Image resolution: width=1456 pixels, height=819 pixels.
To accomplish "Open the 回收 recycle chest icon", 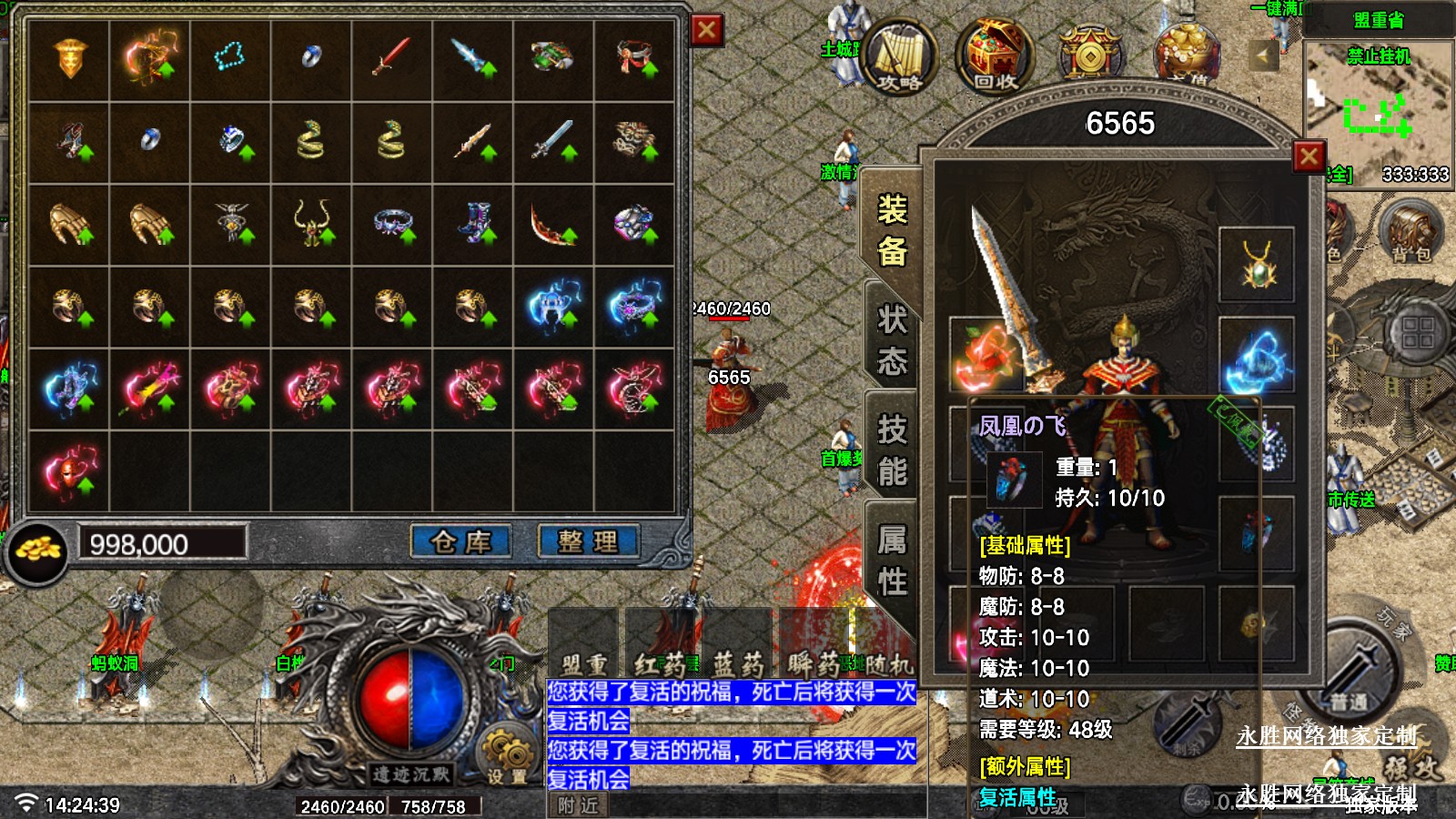I will coord(995,56).
